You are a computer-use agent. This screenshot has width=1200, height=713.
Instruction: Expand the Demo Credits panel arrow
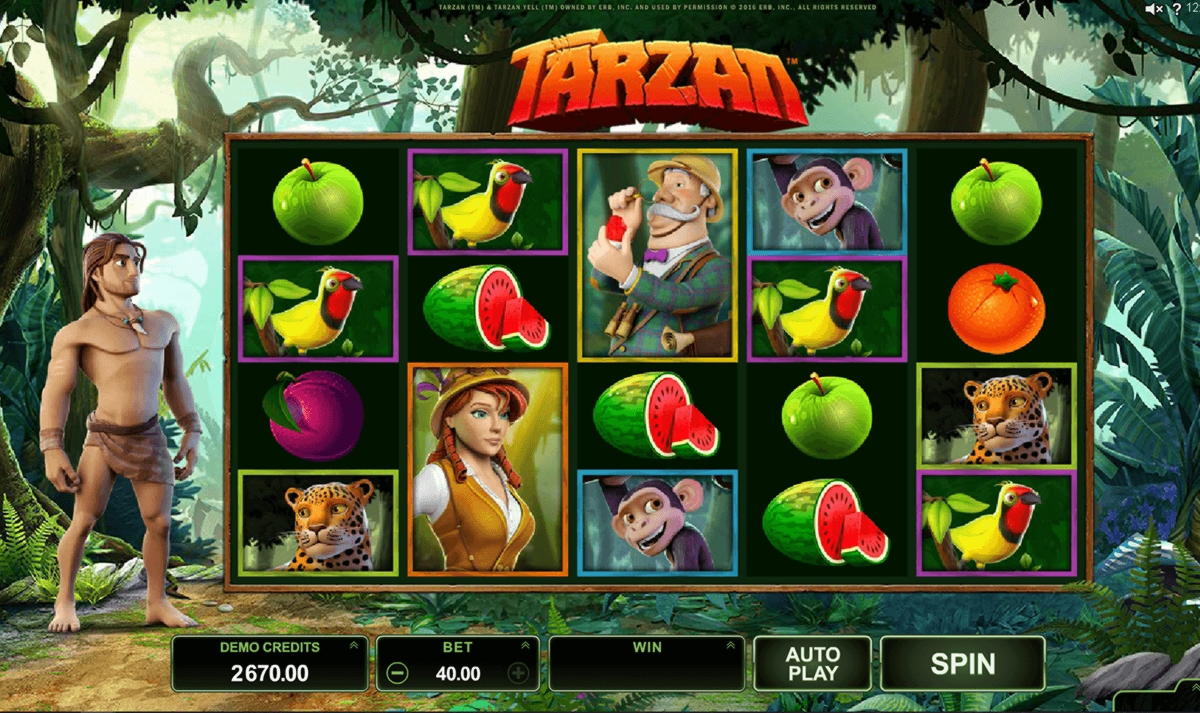pyautogui.click(x=353, y=647)
